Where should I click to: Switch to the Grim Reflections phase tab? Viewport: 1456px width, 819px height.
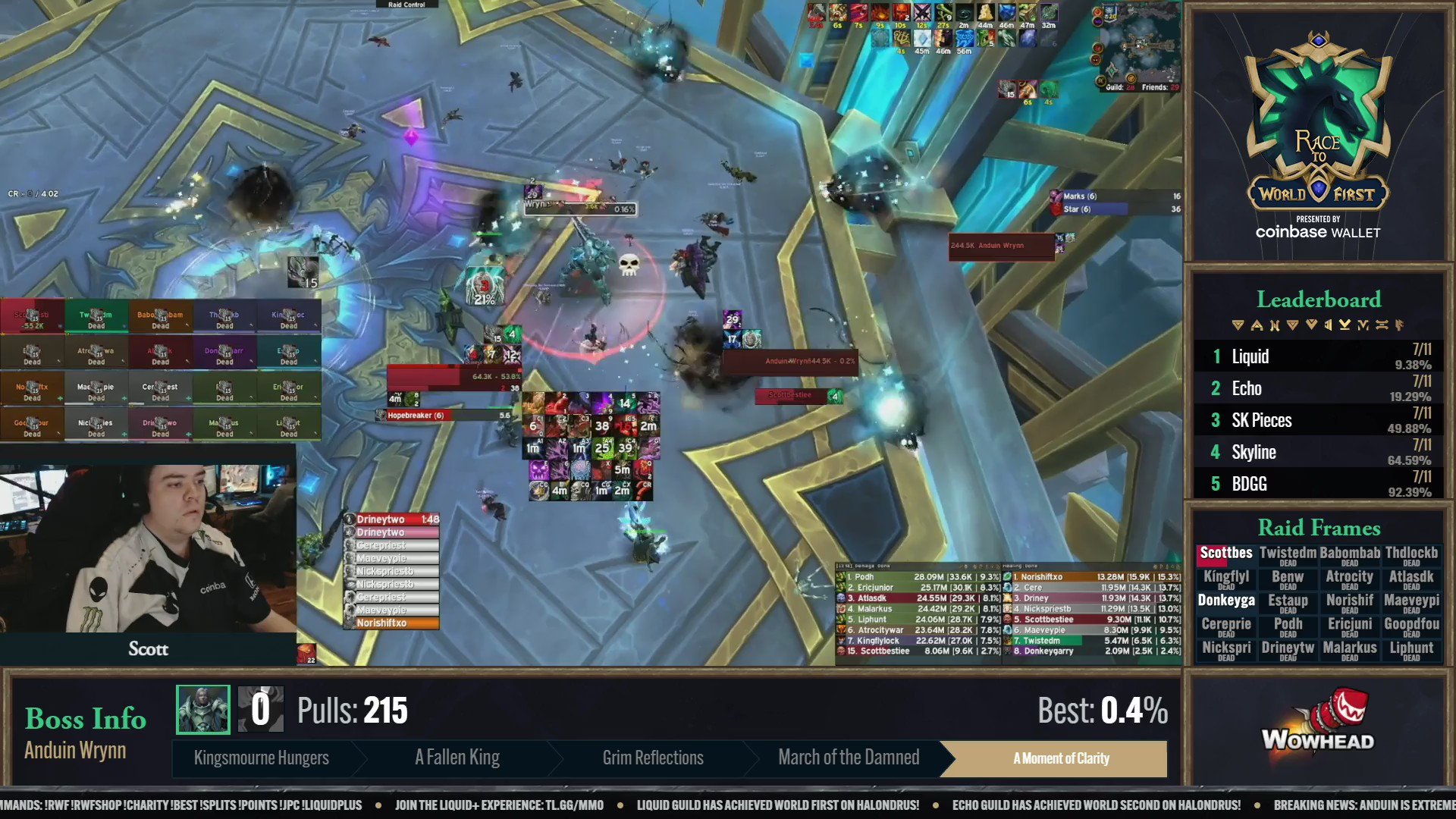[652, 758]
